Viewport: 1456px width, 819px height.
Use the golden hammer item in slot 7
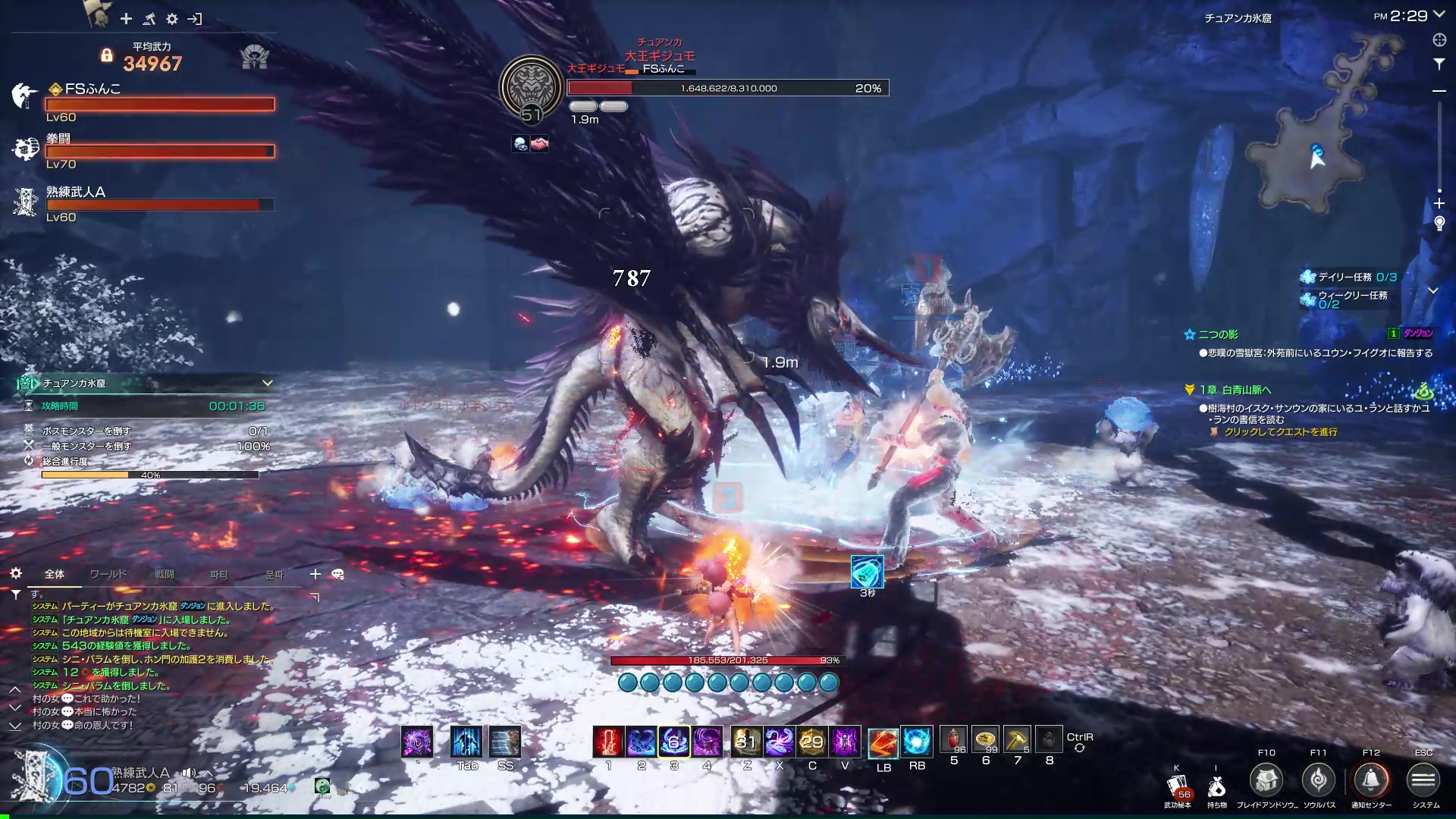1017,739
